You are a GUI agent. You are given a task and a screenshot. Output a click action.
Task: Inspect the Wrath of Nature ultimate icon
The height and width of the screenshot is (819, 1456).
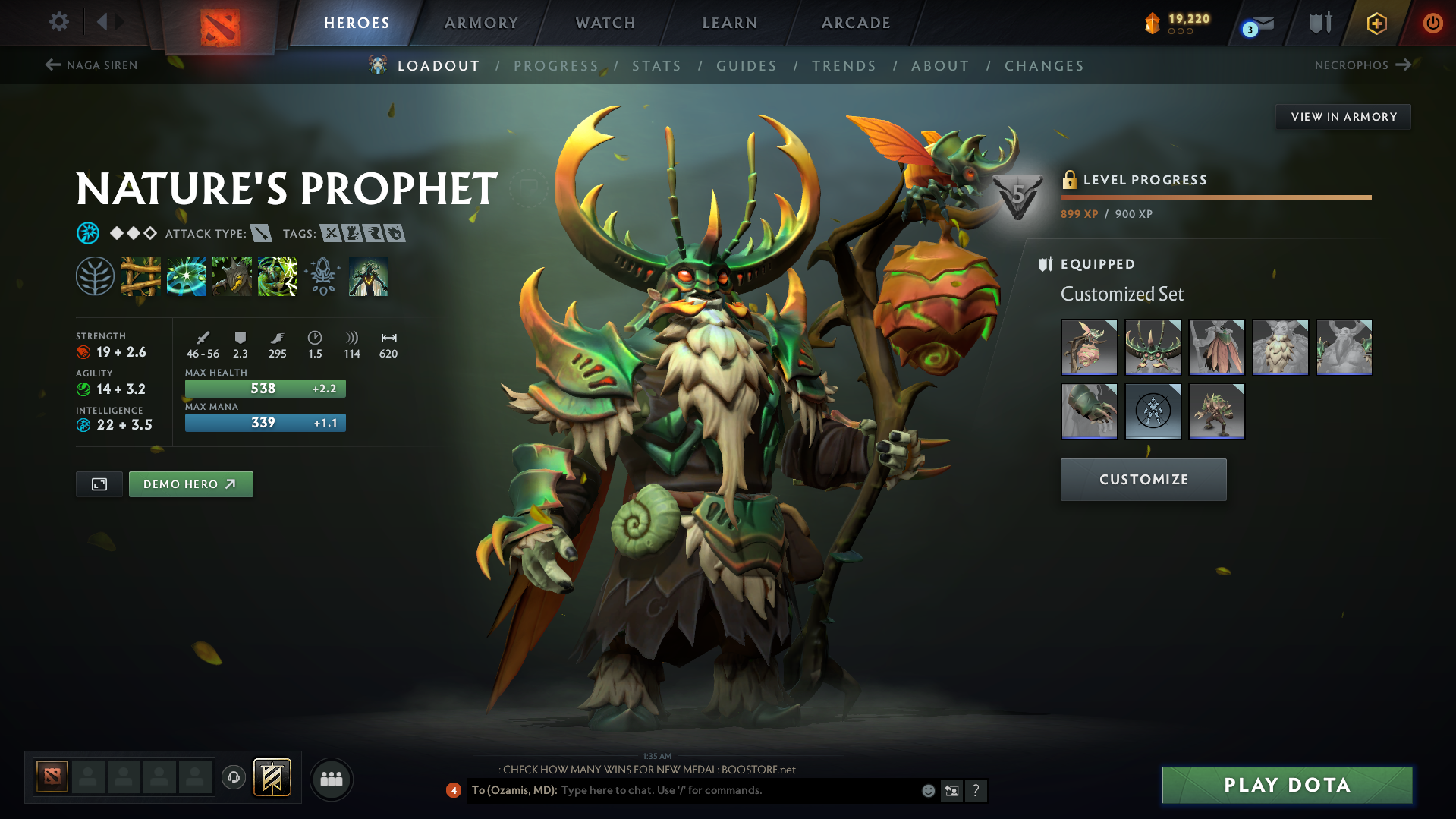point(277,277)
